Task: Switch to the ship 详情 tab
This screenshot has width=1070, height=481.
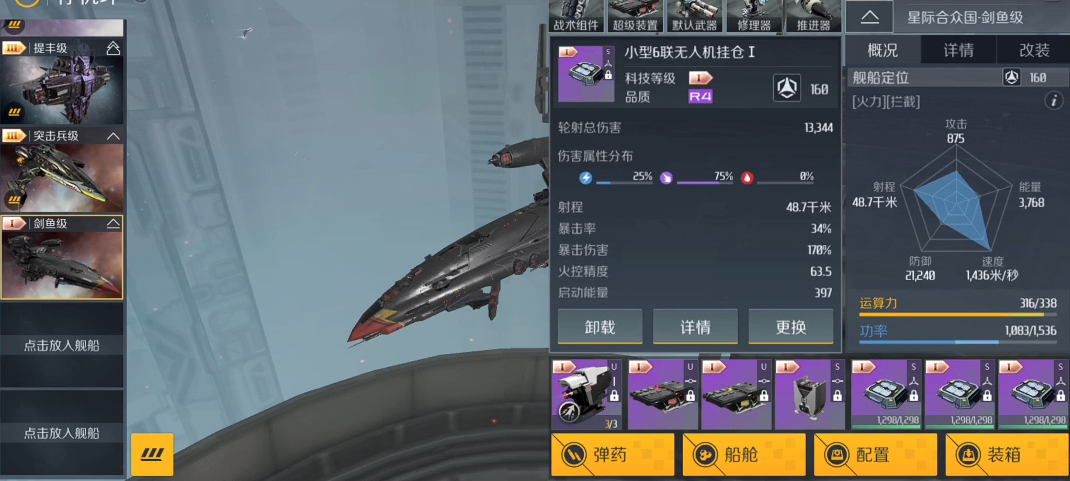Action: click(959, 51)
